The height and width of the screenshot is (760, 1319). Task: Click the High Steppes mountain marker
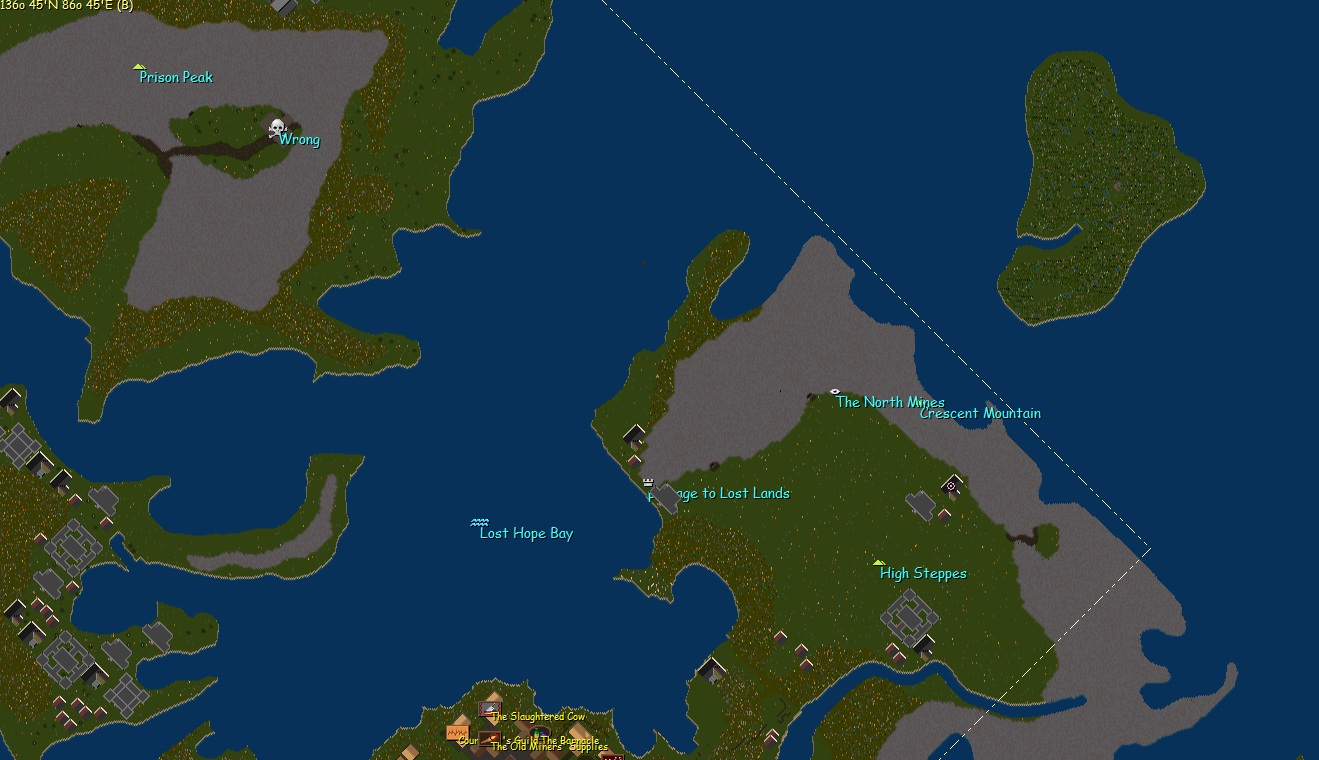coord(879,562)
